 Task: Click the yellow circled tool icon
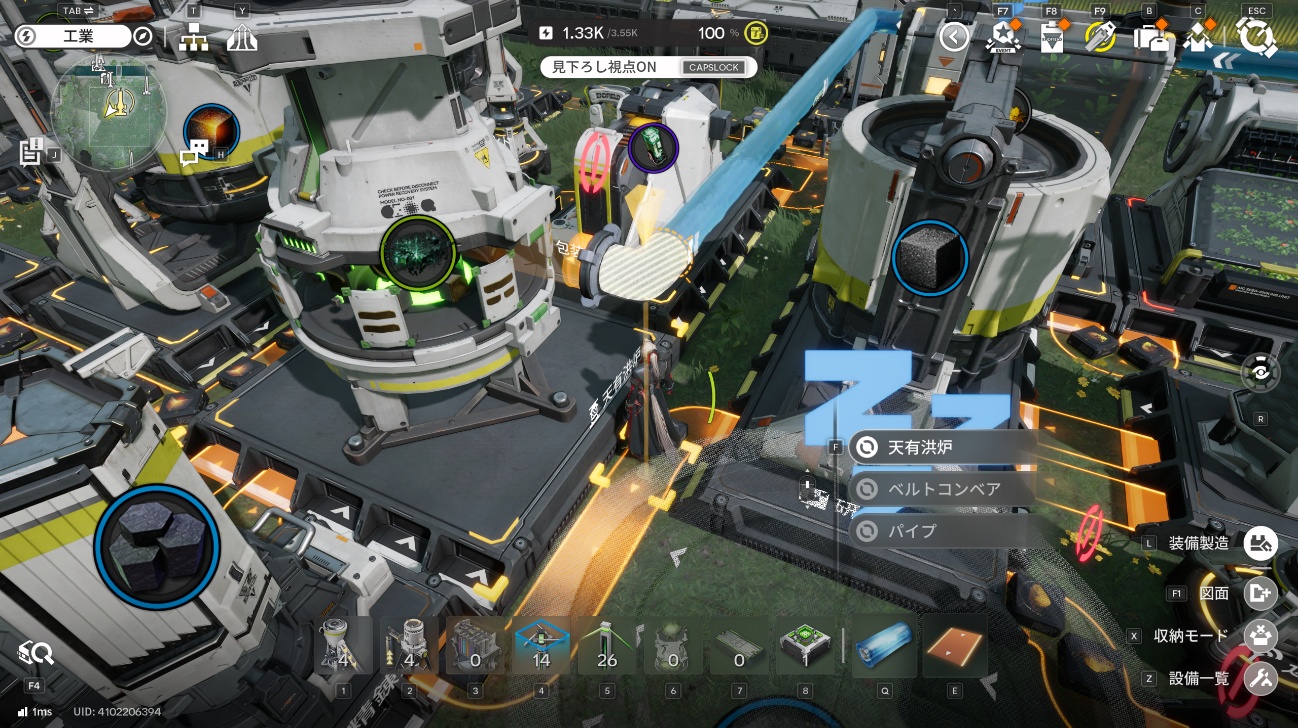point(1100,37)
